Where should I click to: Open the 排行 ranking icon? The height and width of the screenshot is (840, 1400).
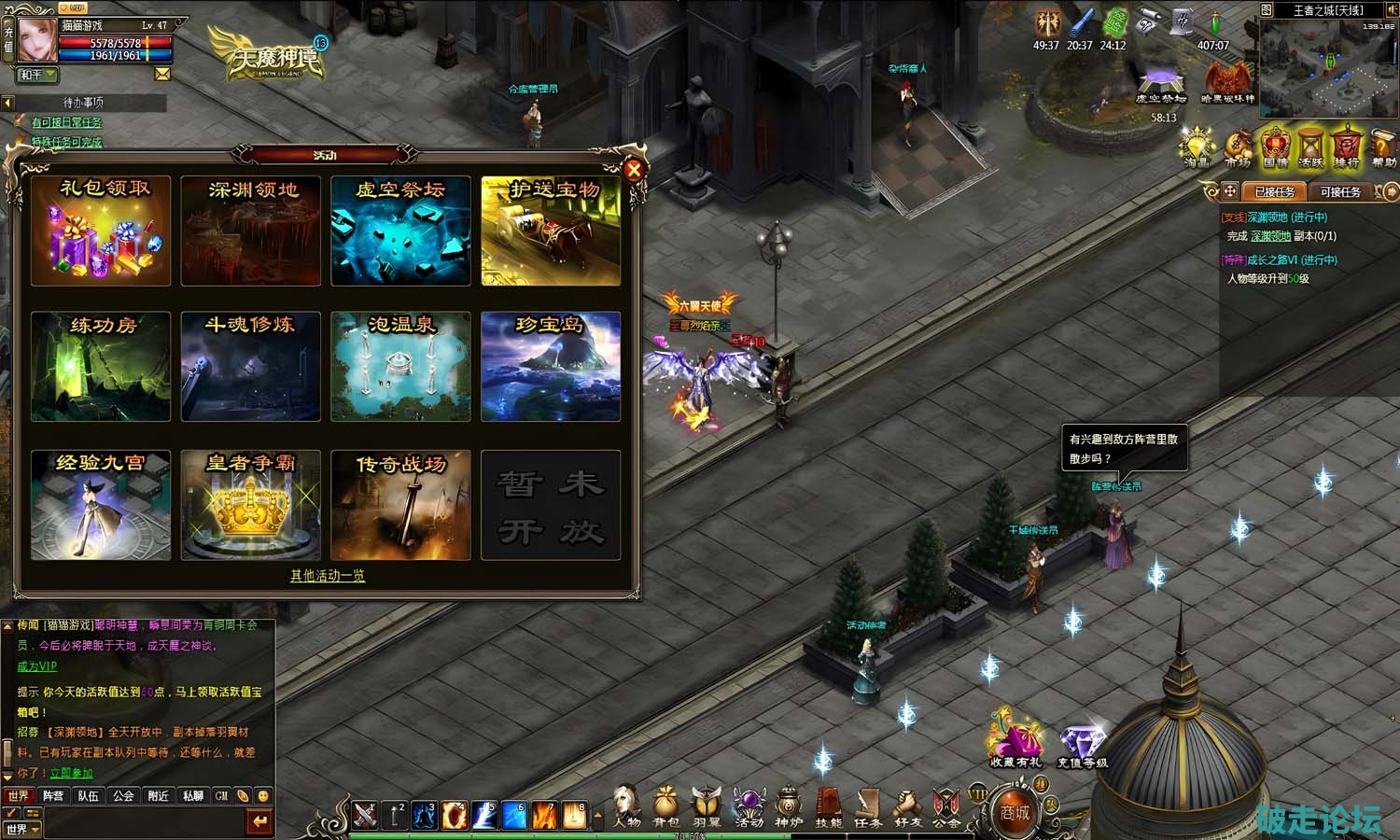[x=1345, y=148]
